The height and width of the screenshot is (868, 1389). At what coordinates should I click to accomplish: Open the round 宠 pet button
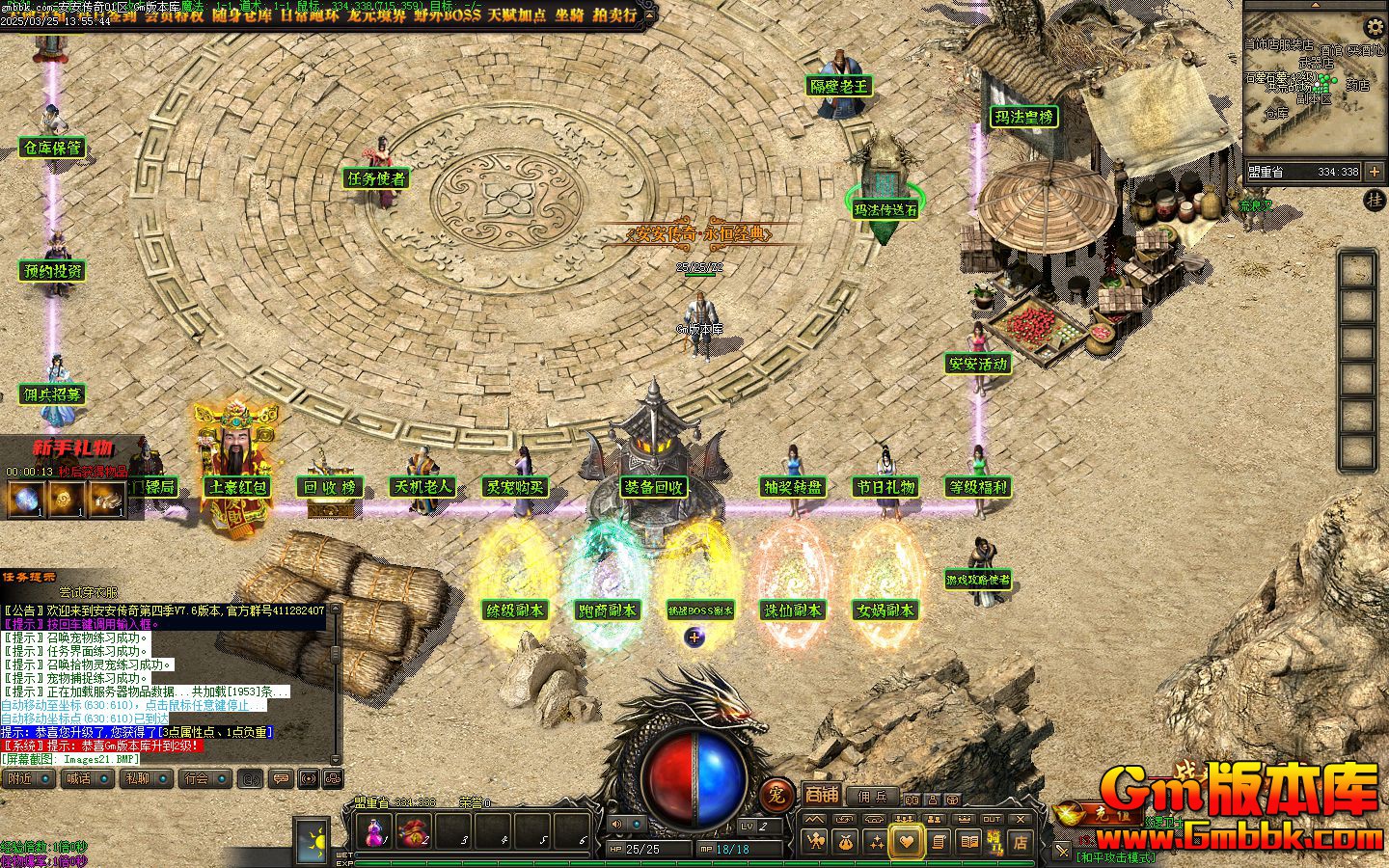tap(776, 795)
